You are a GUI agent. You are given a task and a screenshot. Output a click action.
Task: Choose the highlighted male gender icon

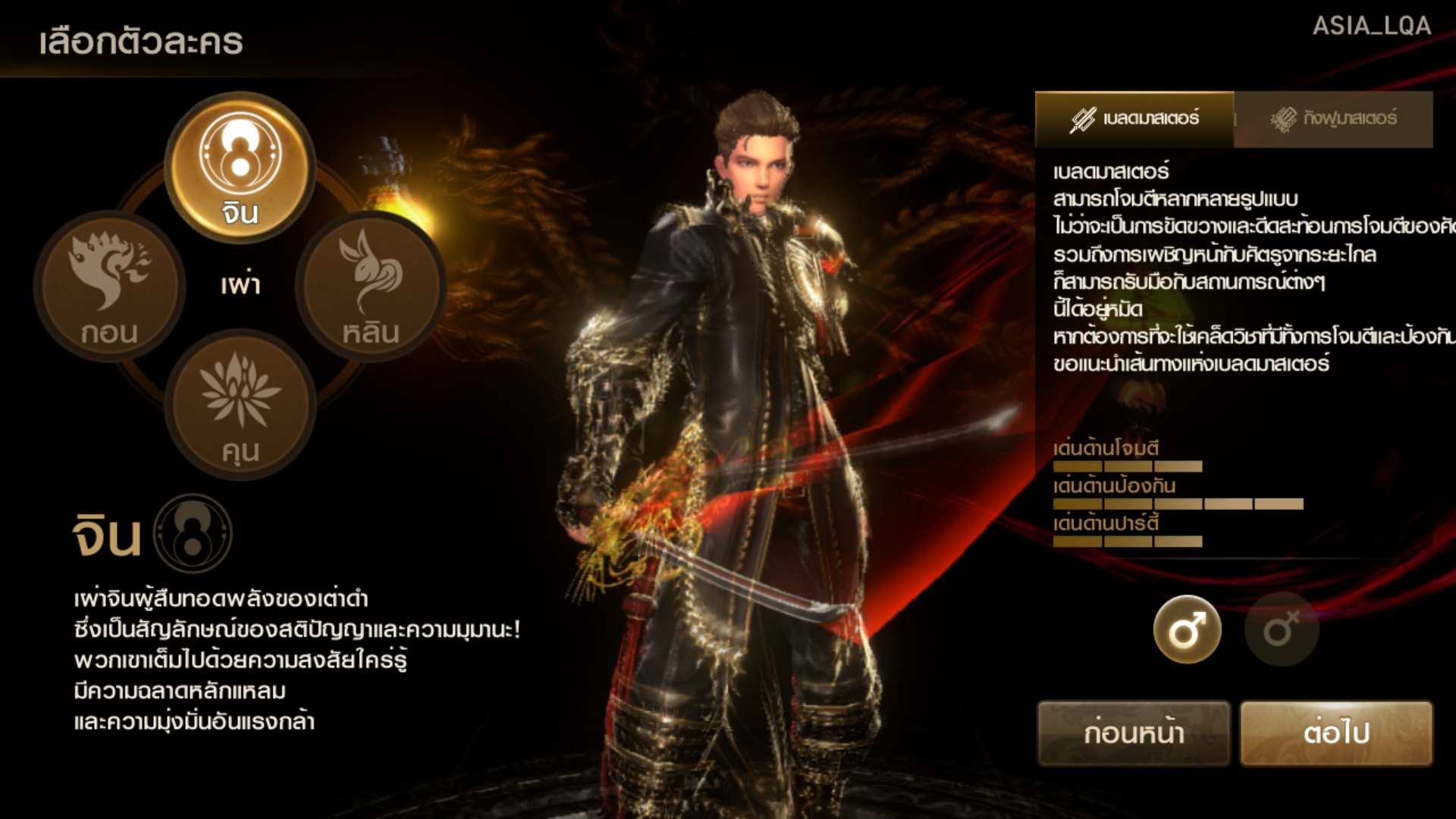click(x=1187, y=629)
